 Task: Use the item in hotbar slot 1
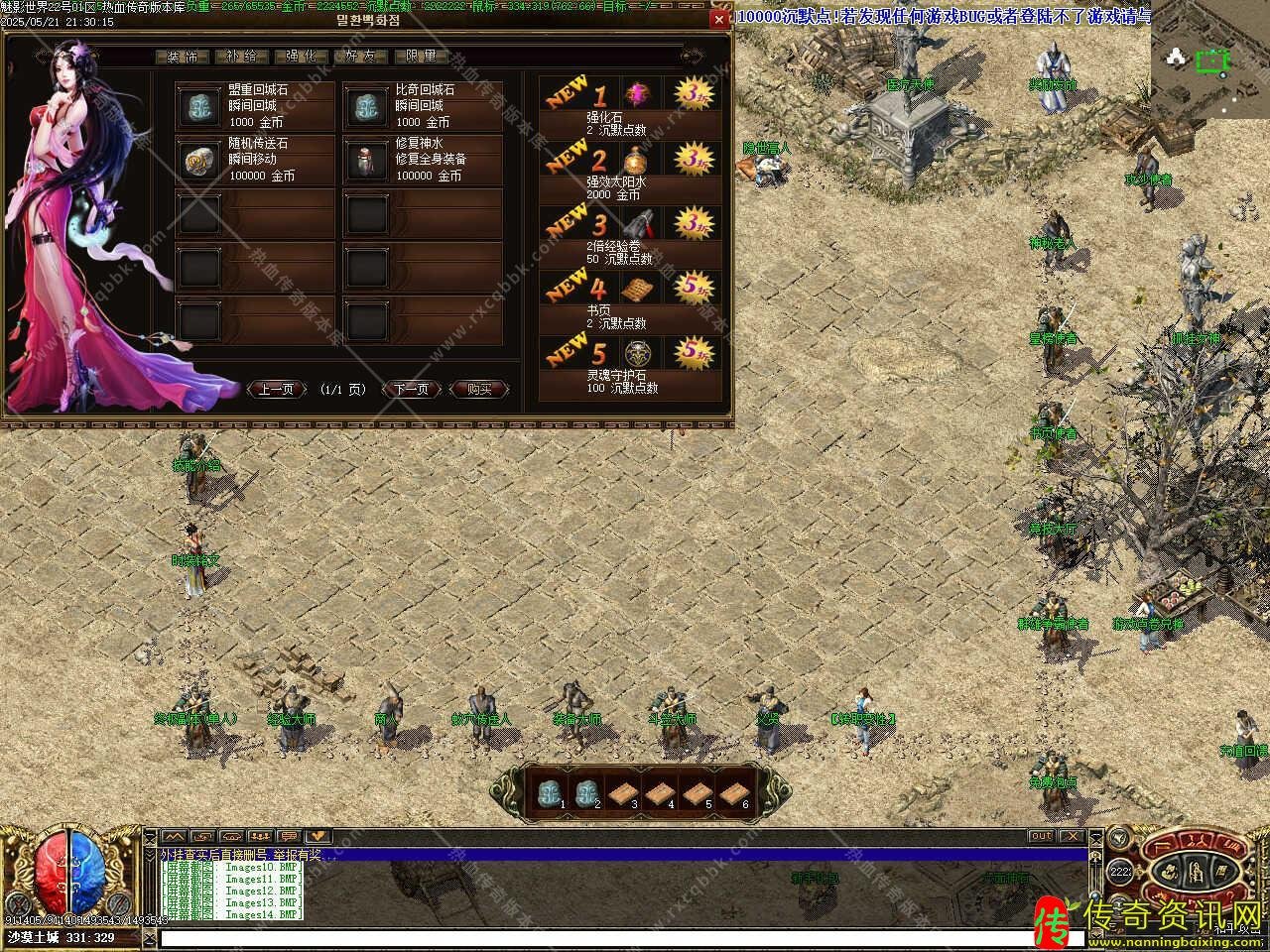pyautogui.click(x=549, y=792)
